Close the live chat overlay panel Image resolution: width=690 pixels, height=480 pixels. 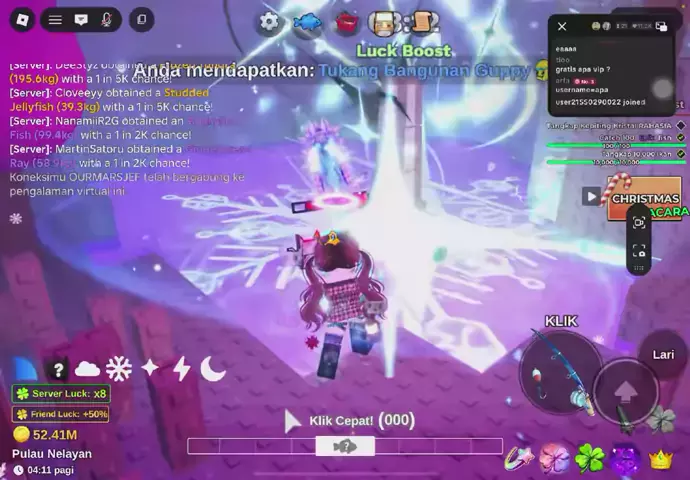(x=562, y=26)
